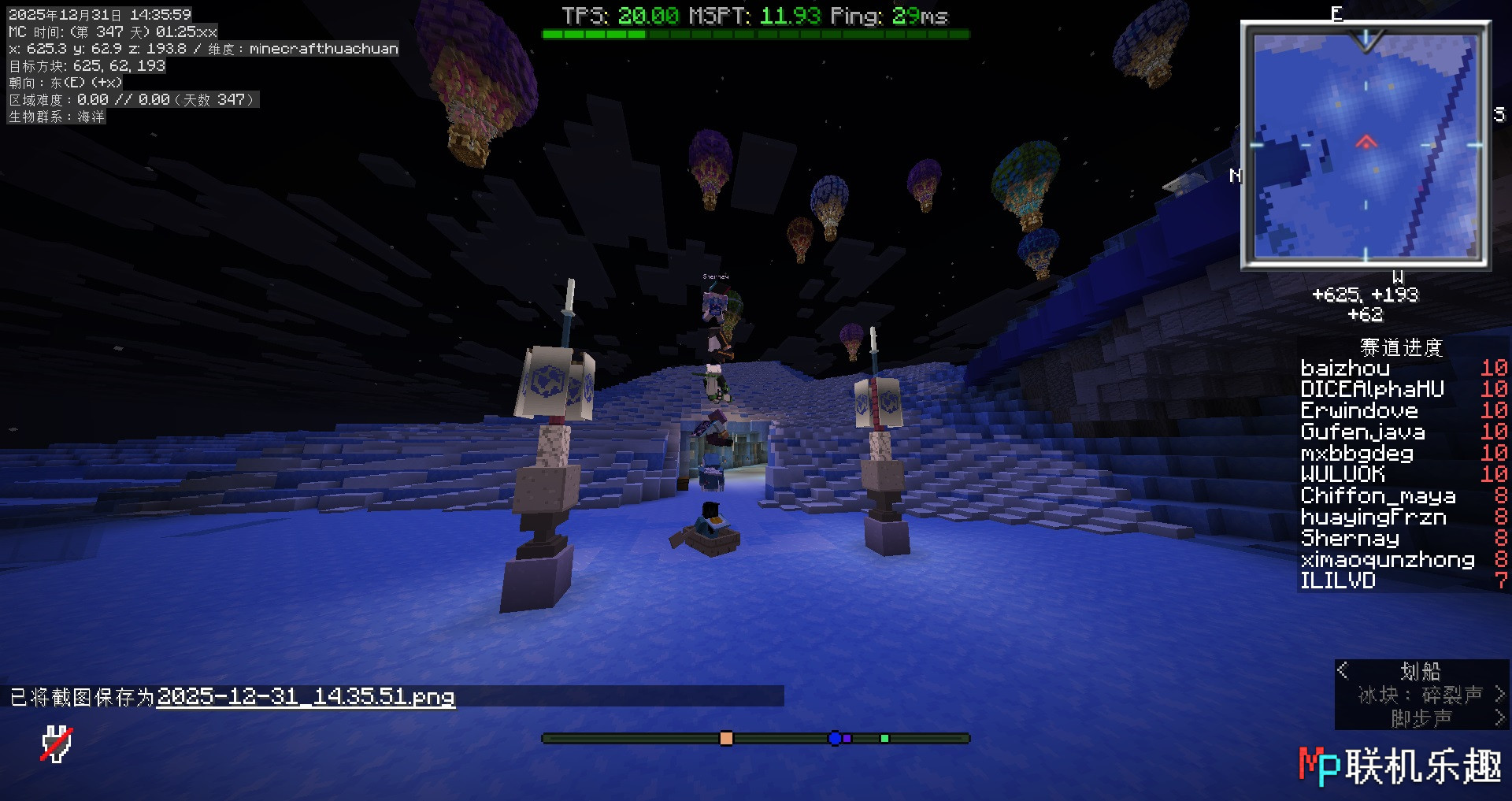This screenshot has height=801, width=1512.
Task: Open the screenshot link 2025-12-31_14.35.51.png
Action: (306, 698)
